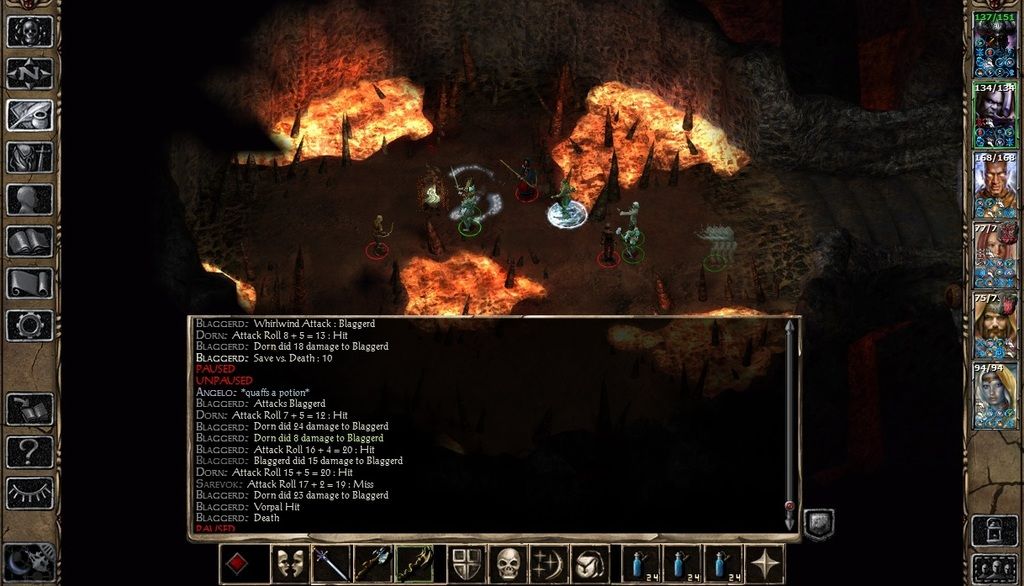Click the rest button with moon icon
This screenshot has width=1024, height=586.
coord(29,562)
